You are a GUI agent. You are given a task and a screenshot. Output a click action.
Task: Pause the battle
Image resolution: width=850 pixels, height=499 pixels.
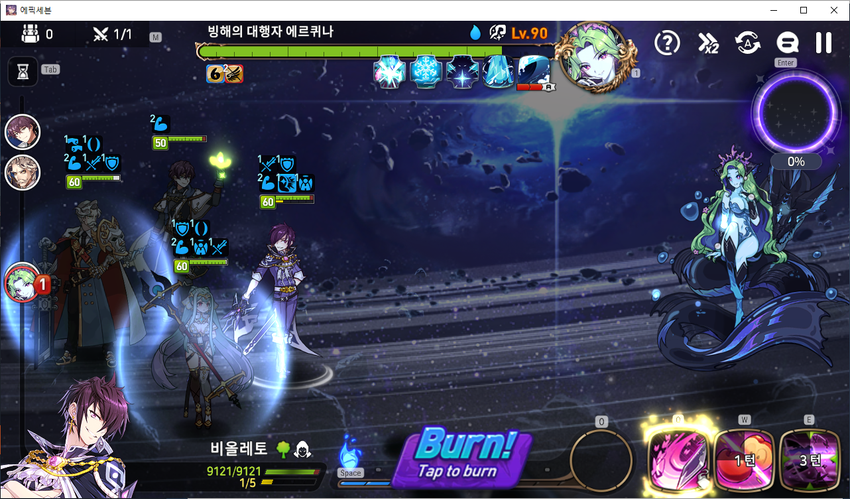[x=824, y=43]
